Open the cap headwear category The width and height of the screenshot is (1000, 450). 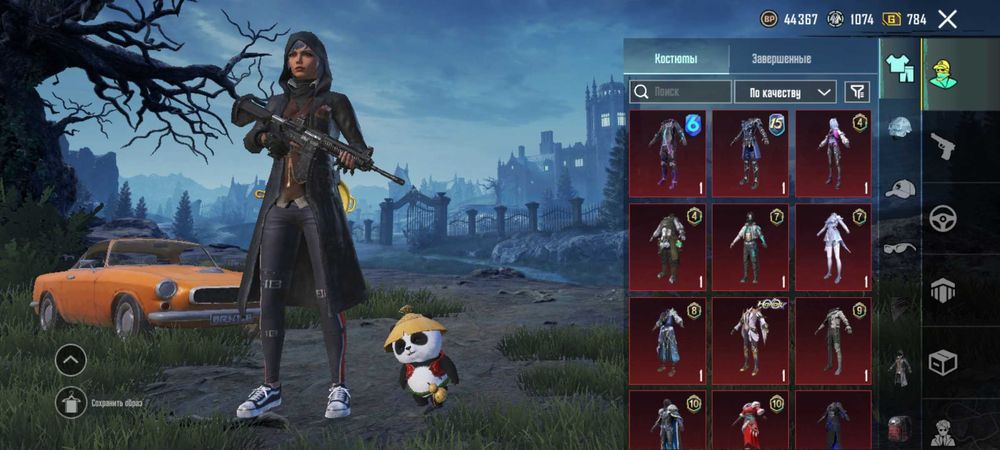(900, 189)
